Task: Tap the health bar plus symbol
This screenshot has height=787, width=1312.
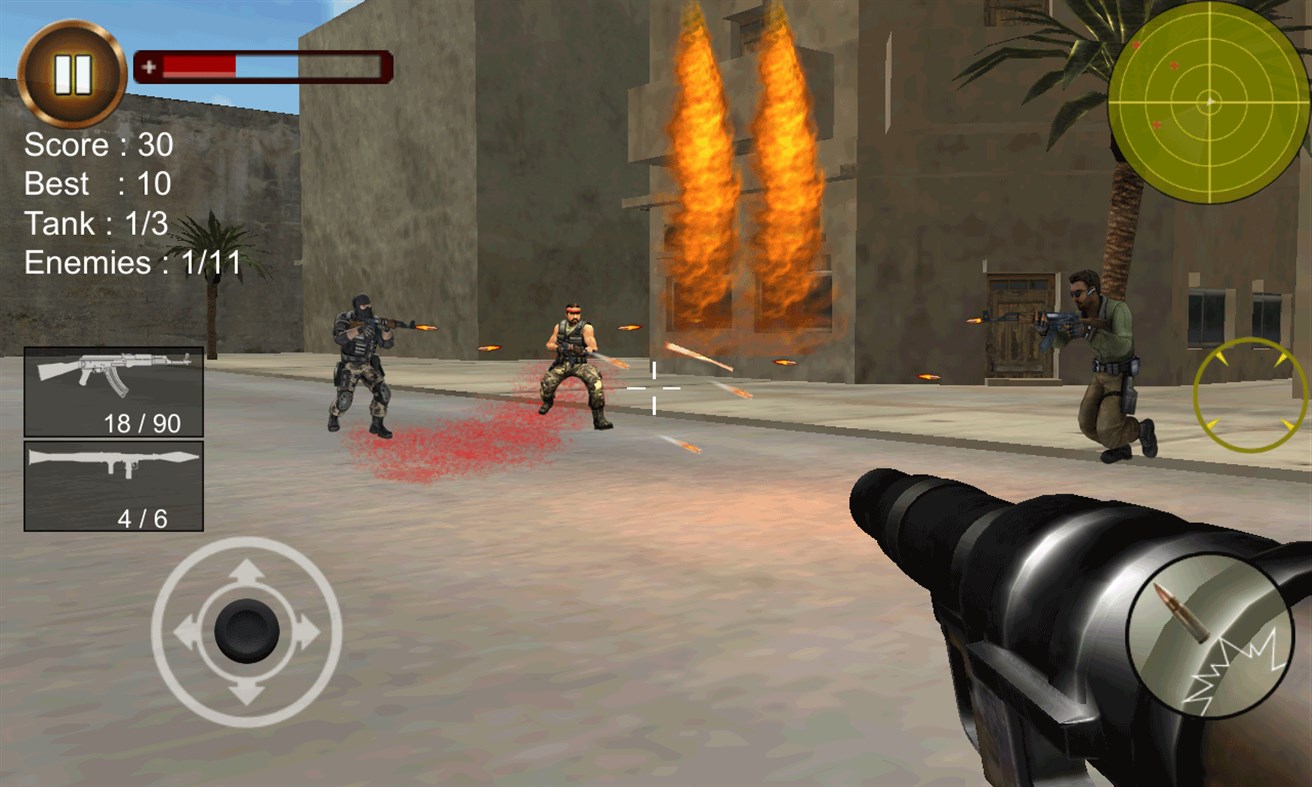Action: tap(150, 65)
